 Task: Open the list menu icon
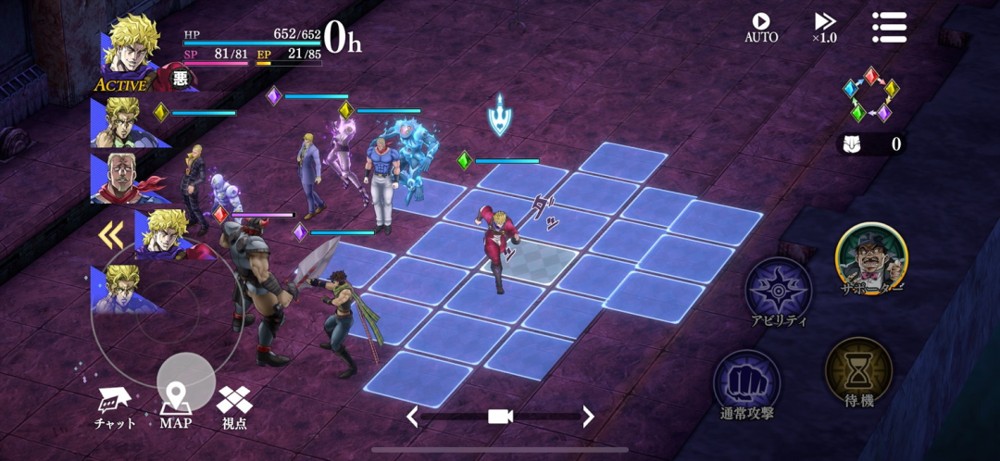888,27
